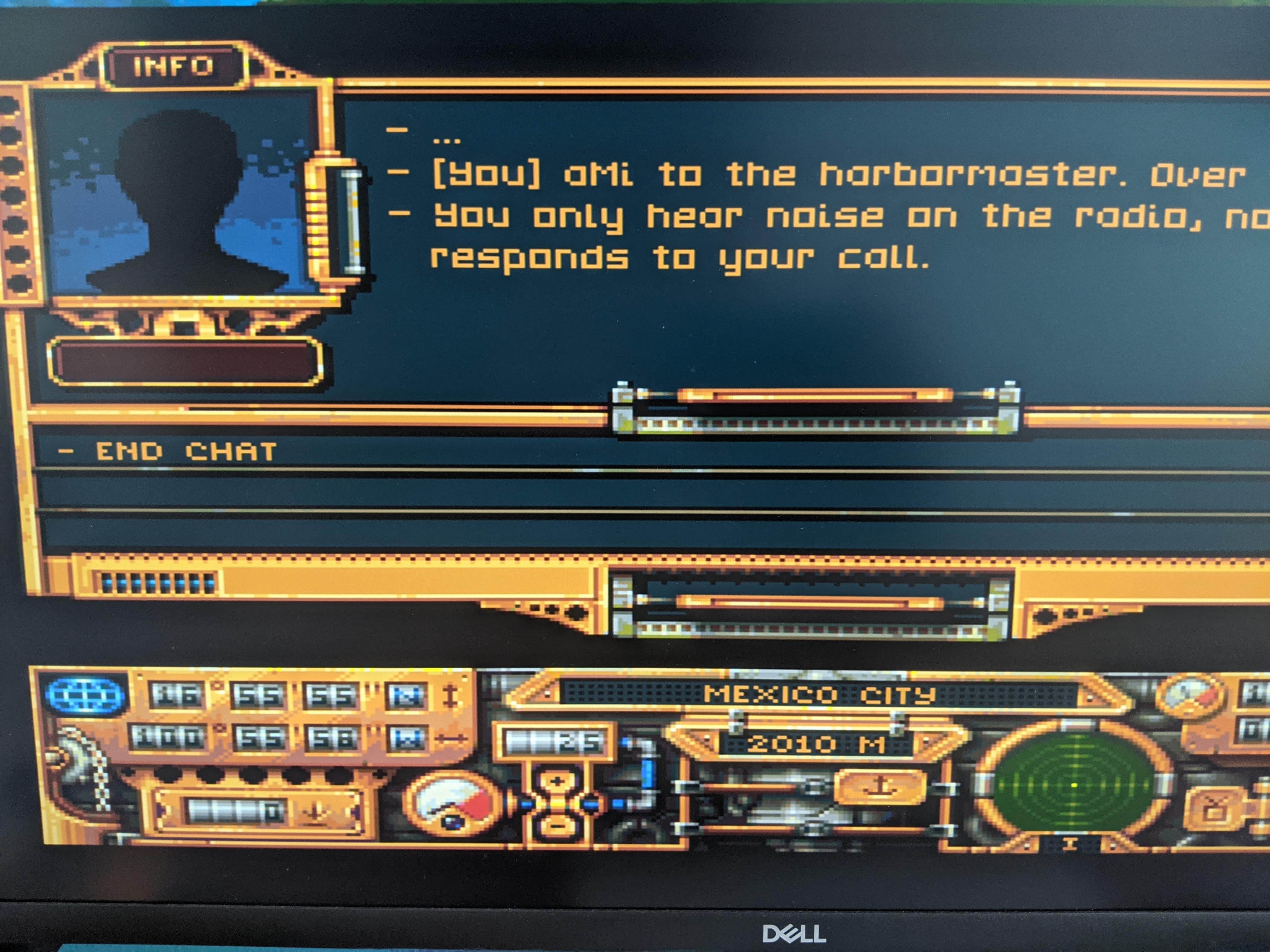Increase speed with the plus button
This screenshot has height=952, width=1270.
click(x=556, y=782)
